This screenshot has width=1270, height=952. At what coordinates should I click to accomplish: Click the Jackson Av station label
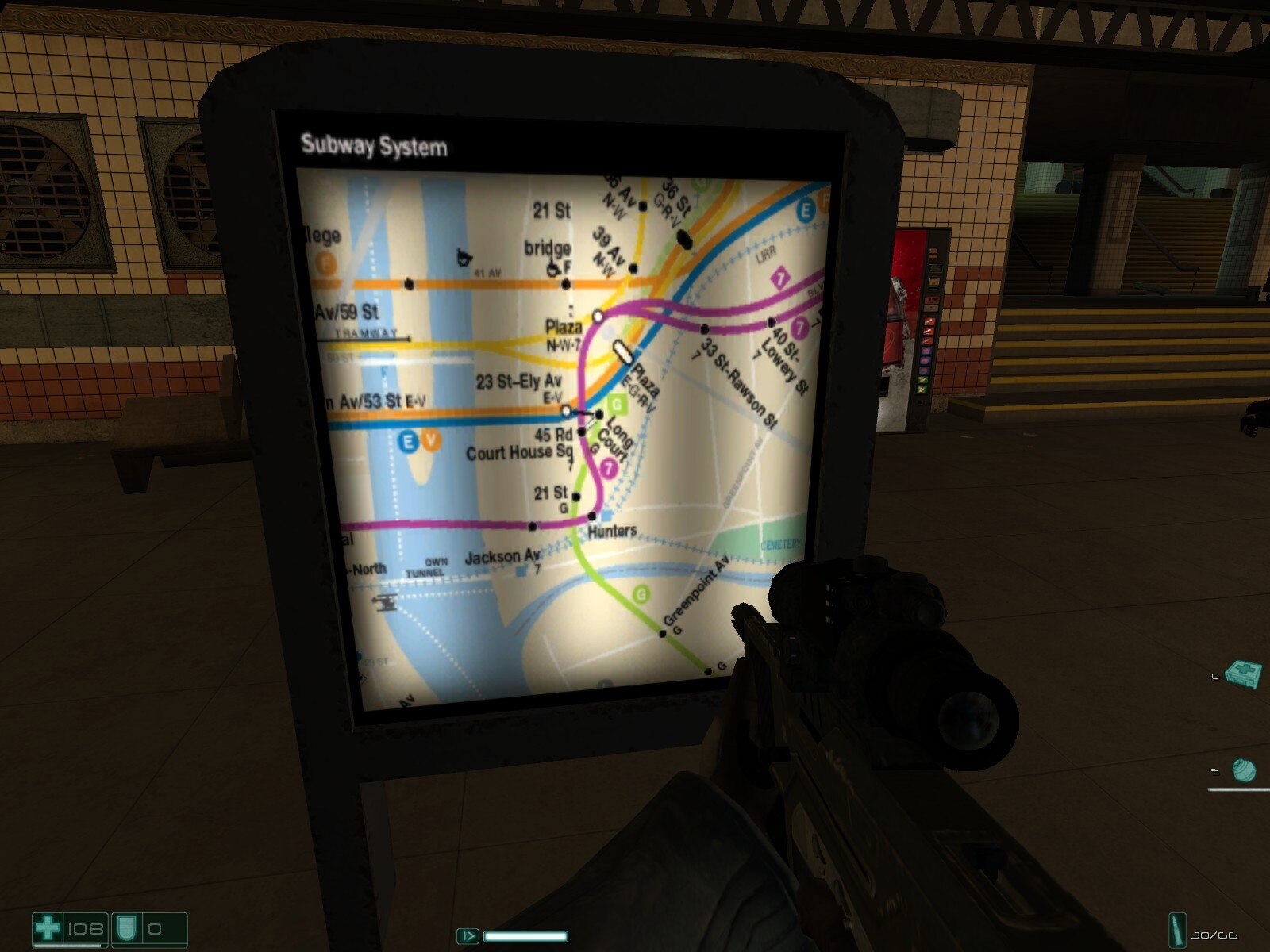[x=502, y=558]
